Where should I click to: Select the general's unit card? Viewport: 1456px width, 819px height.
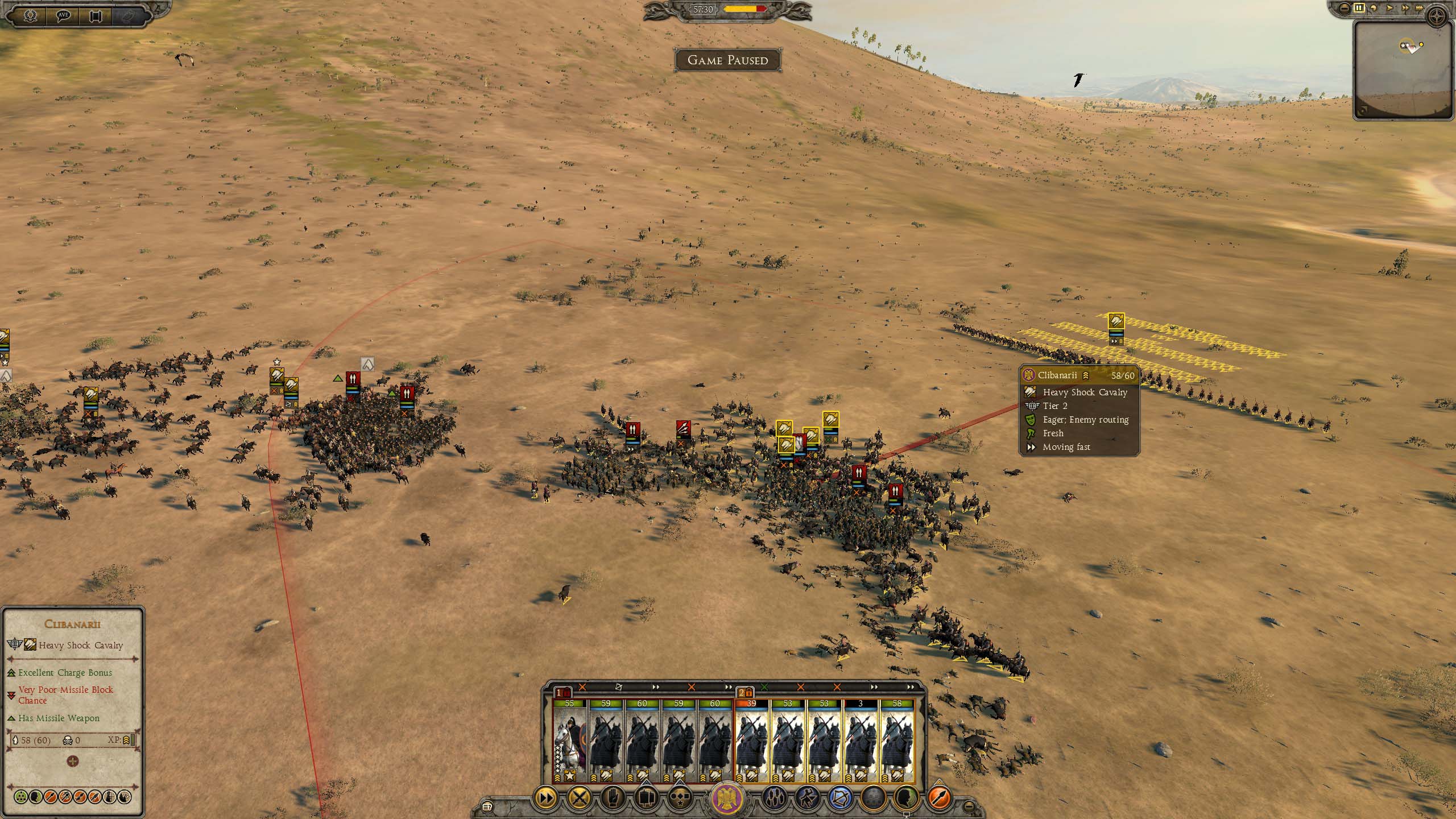(x=569, y=741)
